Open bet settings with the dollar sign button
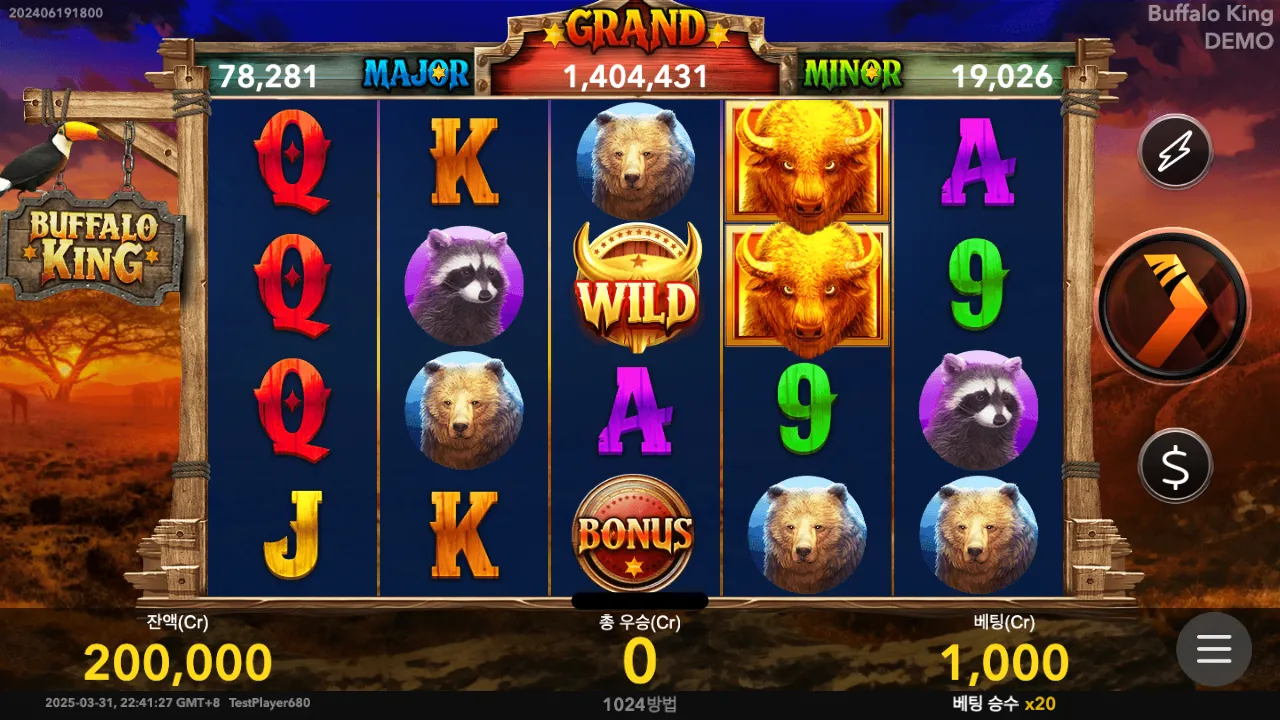This screenshot has width=1280, height=720. (x=1175, y=466)
